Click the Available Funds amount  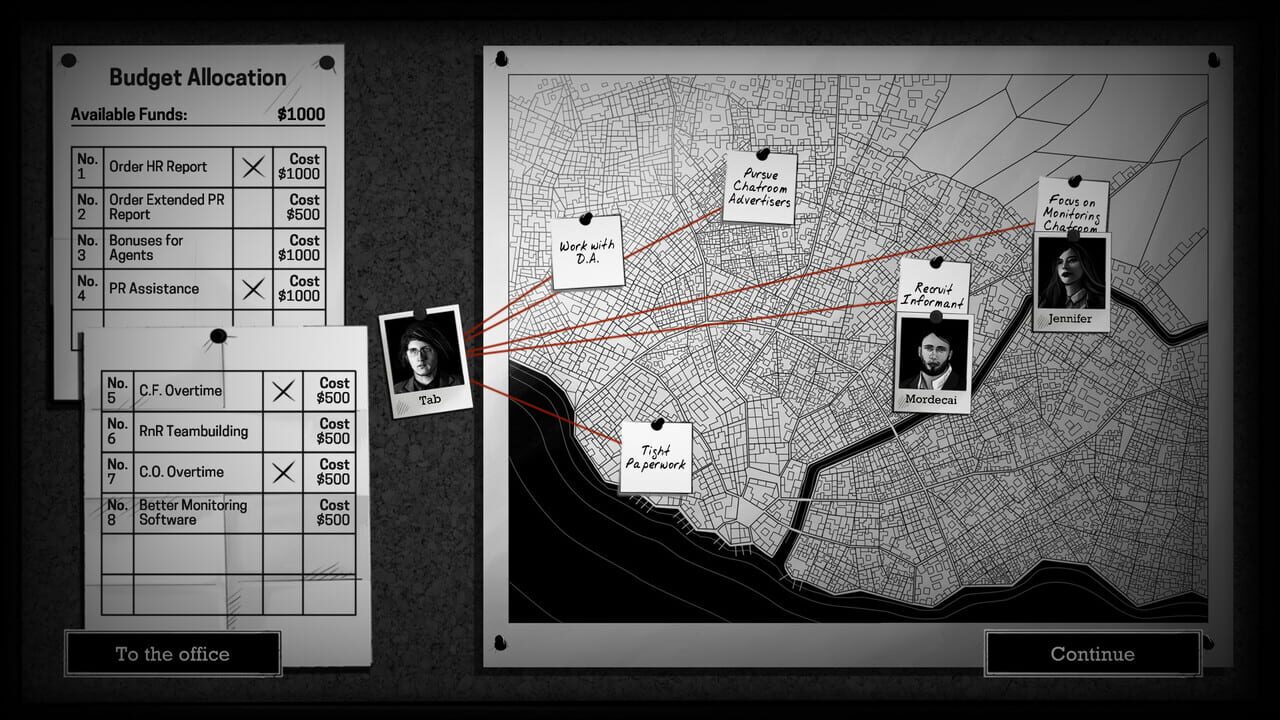(303, 114)
